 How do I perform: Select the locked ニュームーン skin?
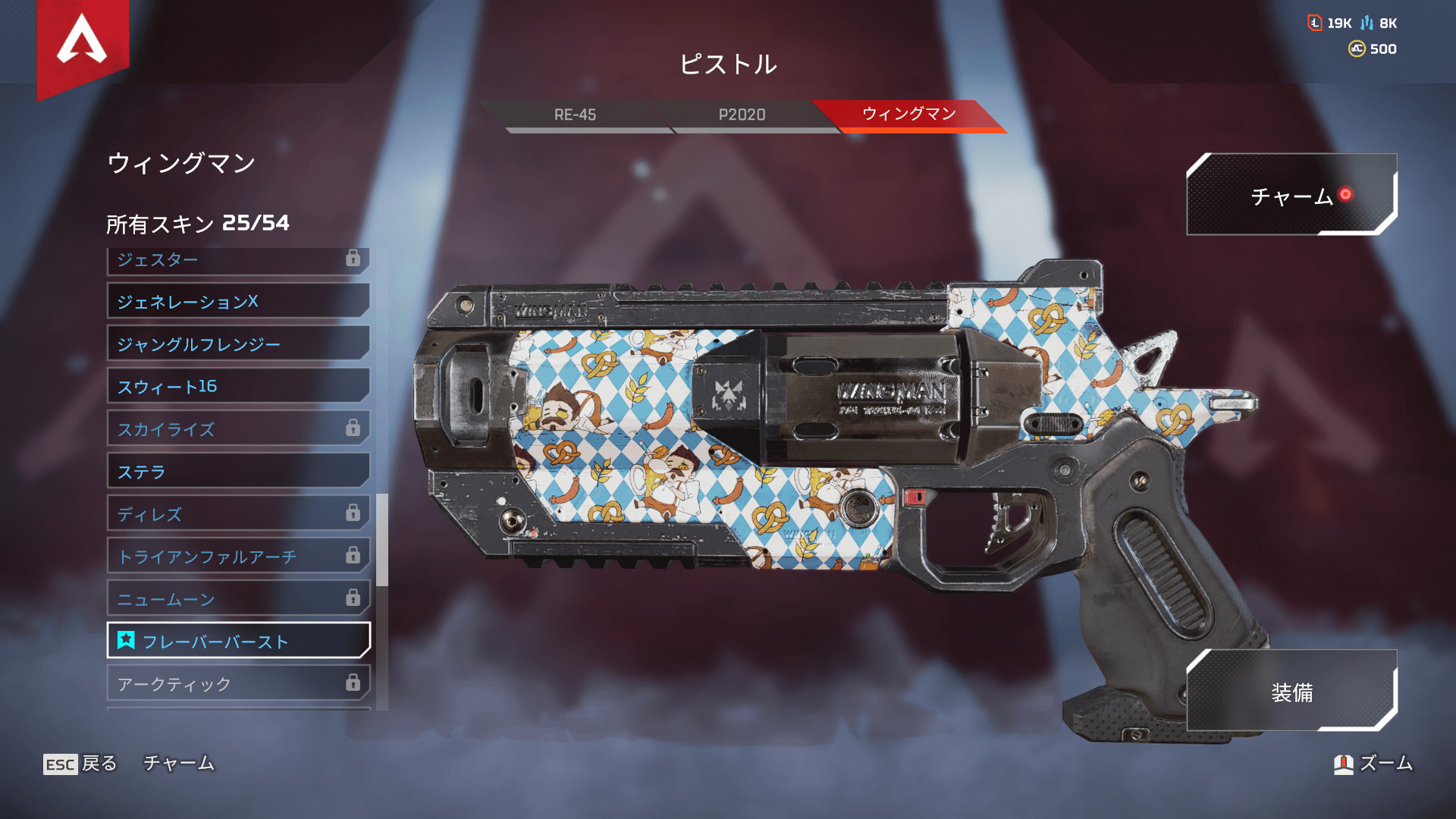click(238, 599)
